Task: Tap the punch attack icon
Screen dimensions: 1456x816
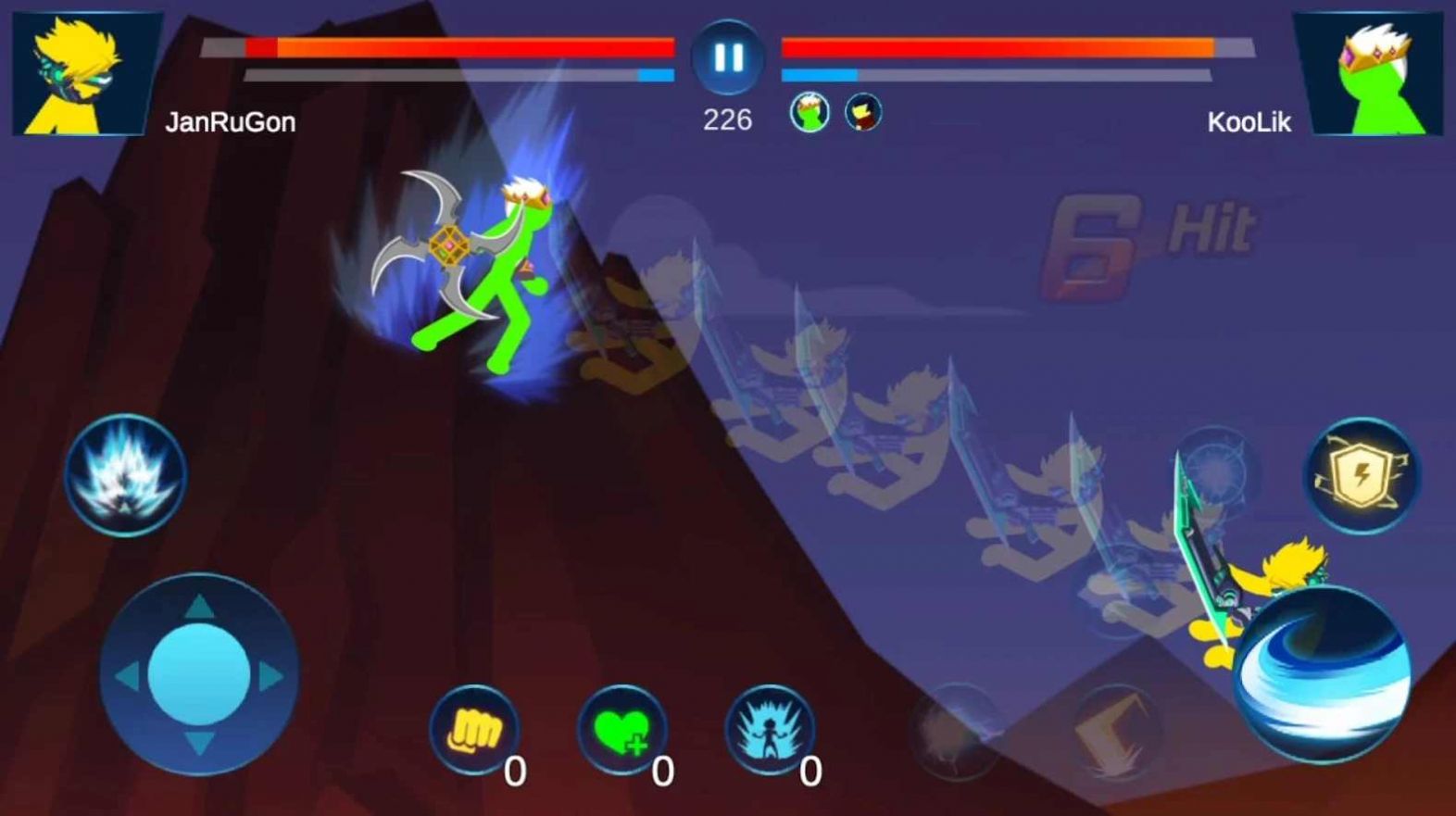Action: click(x=471, y=736)
